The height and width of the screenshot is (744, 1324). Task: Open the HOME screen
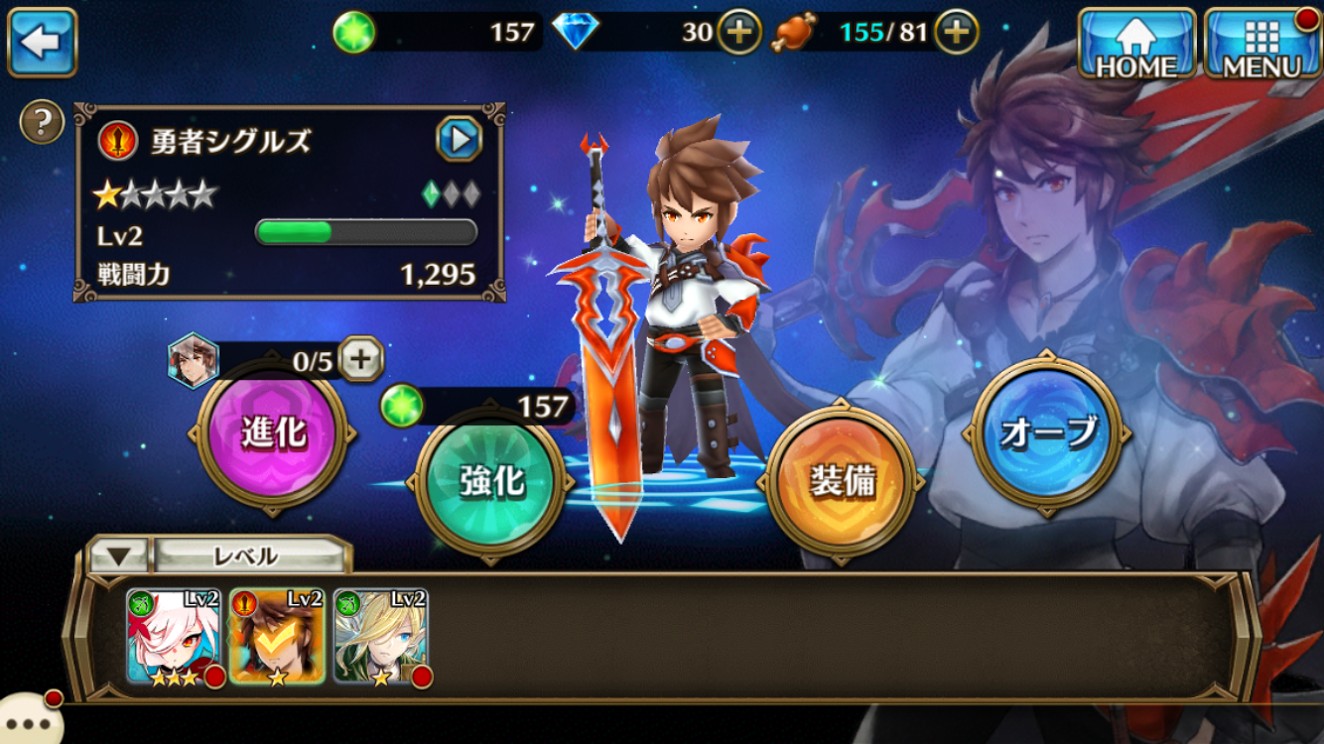(x=1136, y=43)
